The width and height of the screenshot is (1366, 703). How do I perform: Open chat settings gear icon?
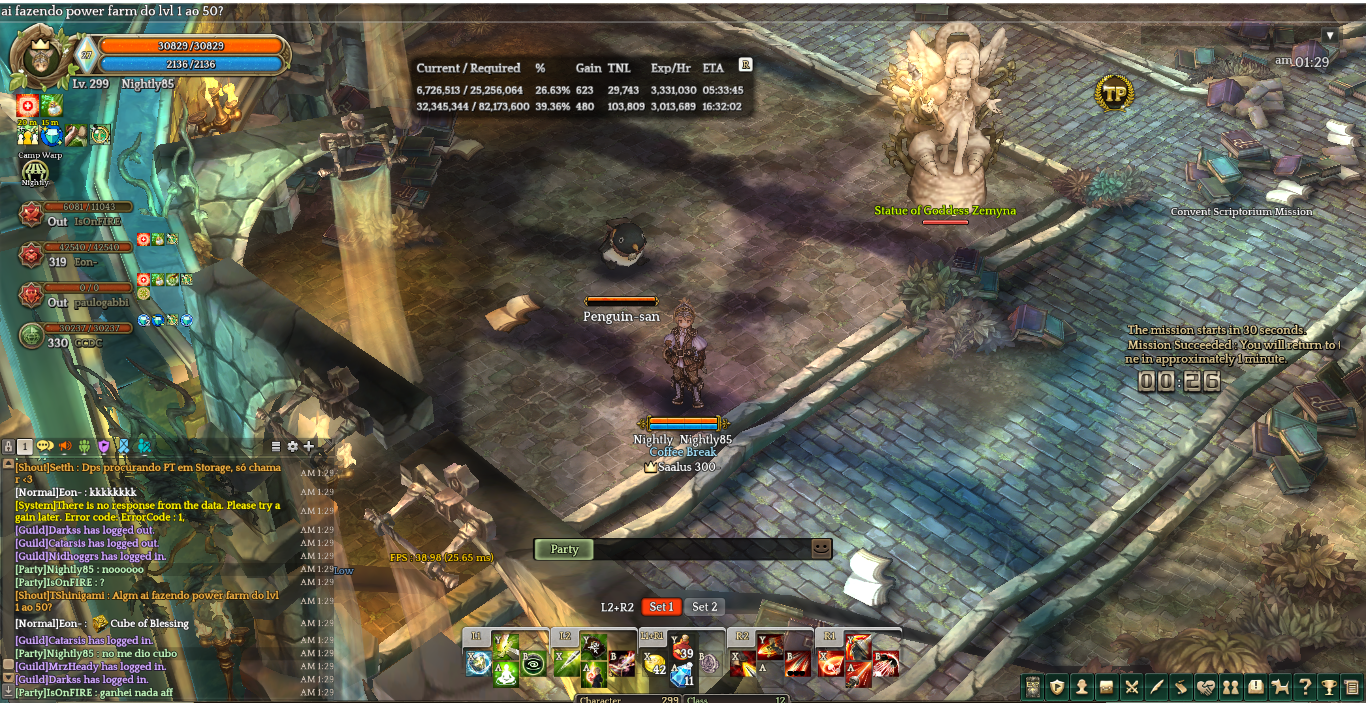(292, 446)
